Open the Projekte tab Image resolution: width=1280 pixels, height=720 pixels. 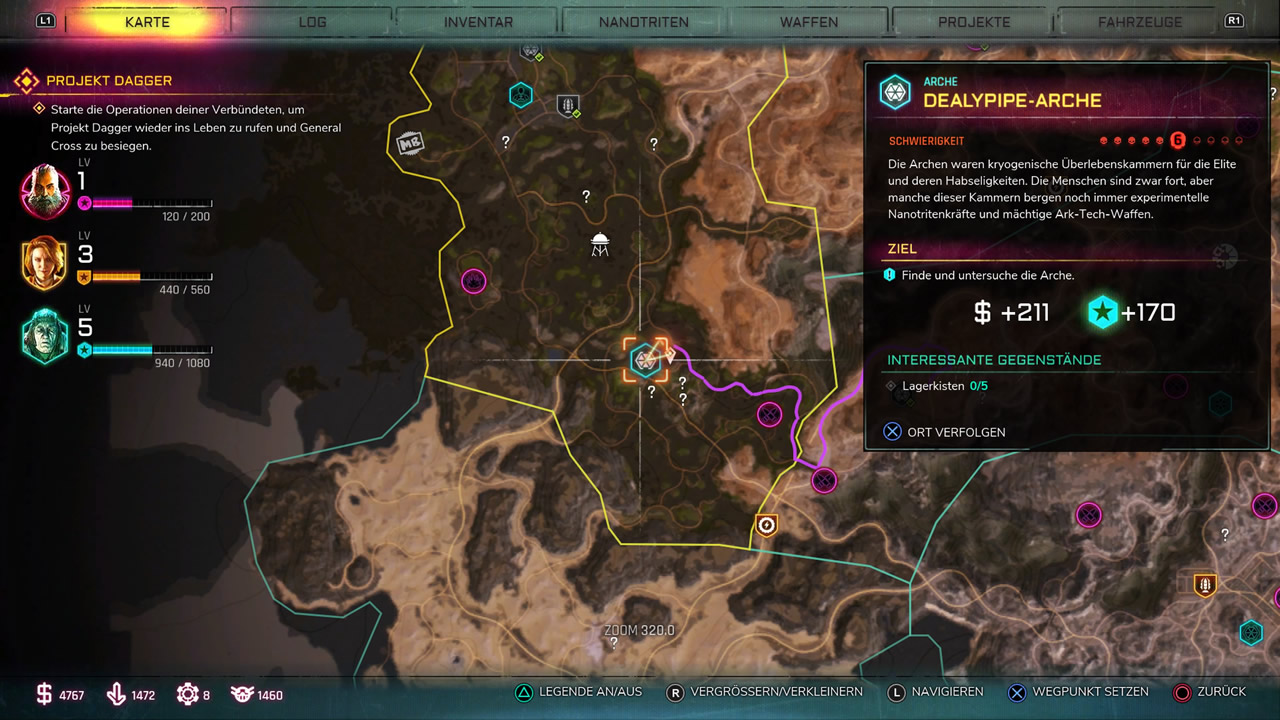(974, 22)
